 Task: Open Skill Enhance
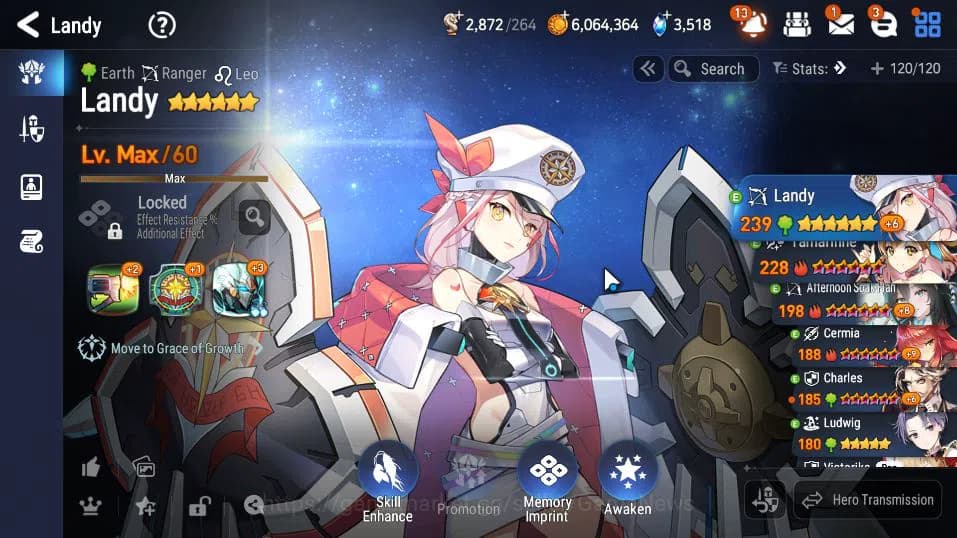coord(387,482)
